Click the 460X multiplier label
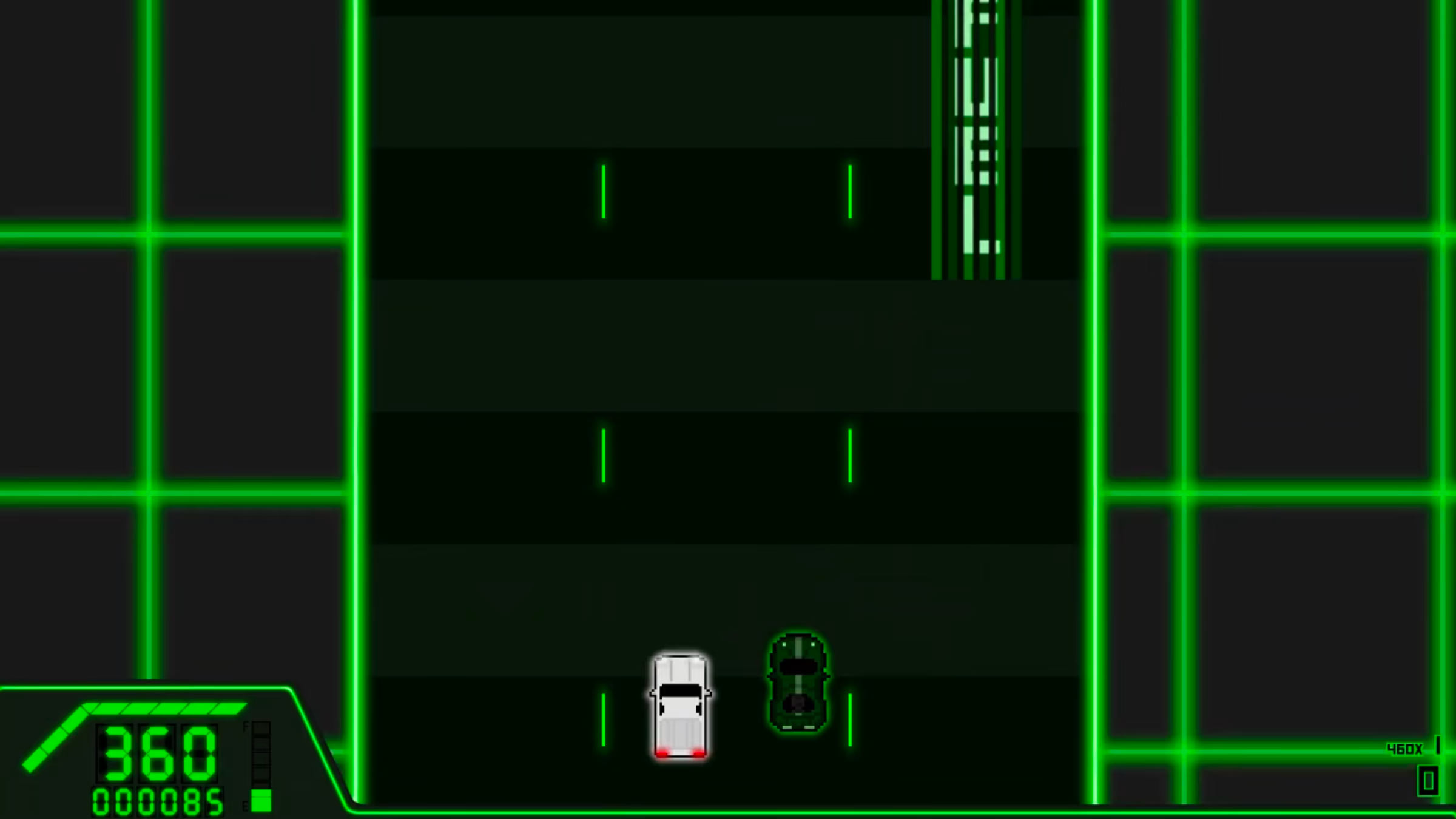Viewport: 1456px width, 819px height. point(1406,749)
